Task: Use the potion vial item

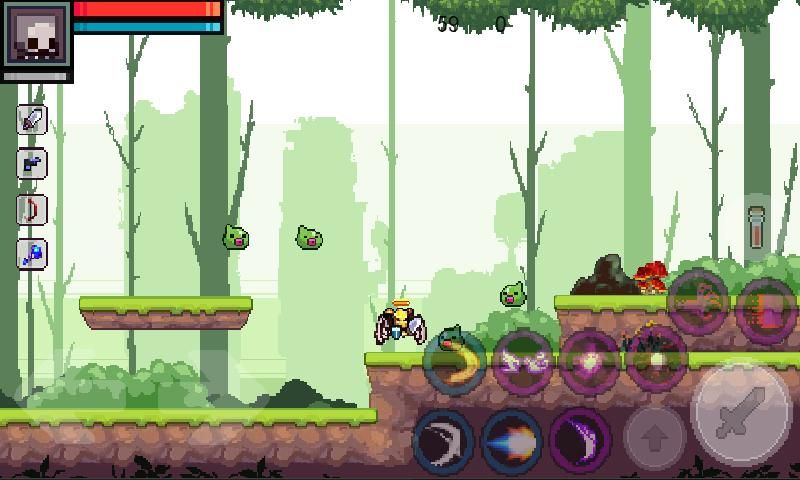Action: click(x=758, y=226)
